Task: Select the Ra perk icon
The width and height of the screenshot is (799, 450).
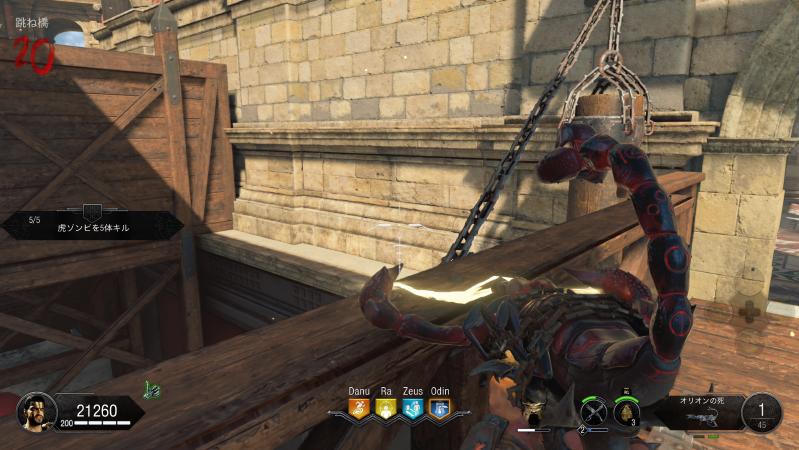Action: (x=386, y=408)
